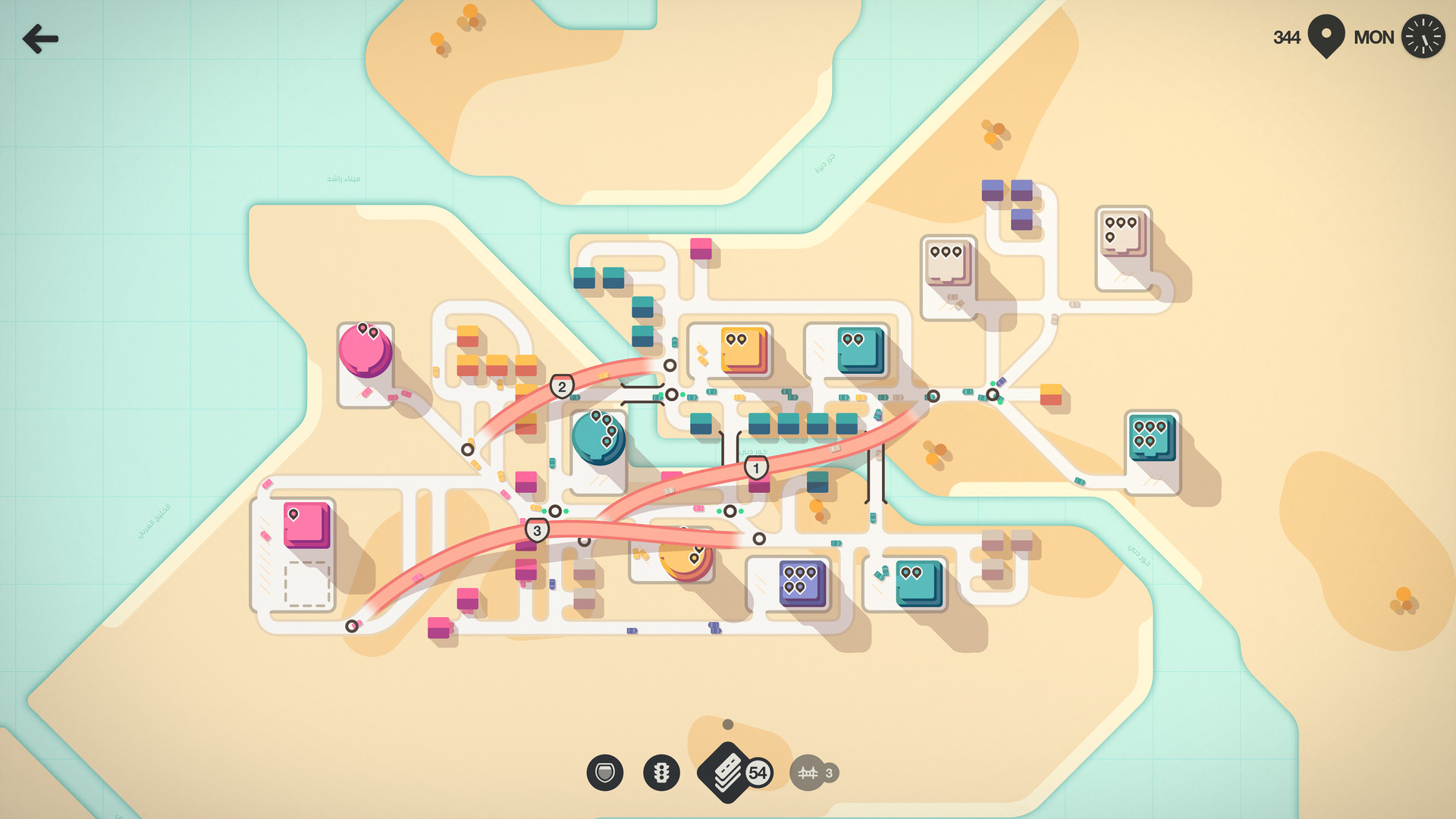Select the teal round building in the center

[x=599, y=438]
